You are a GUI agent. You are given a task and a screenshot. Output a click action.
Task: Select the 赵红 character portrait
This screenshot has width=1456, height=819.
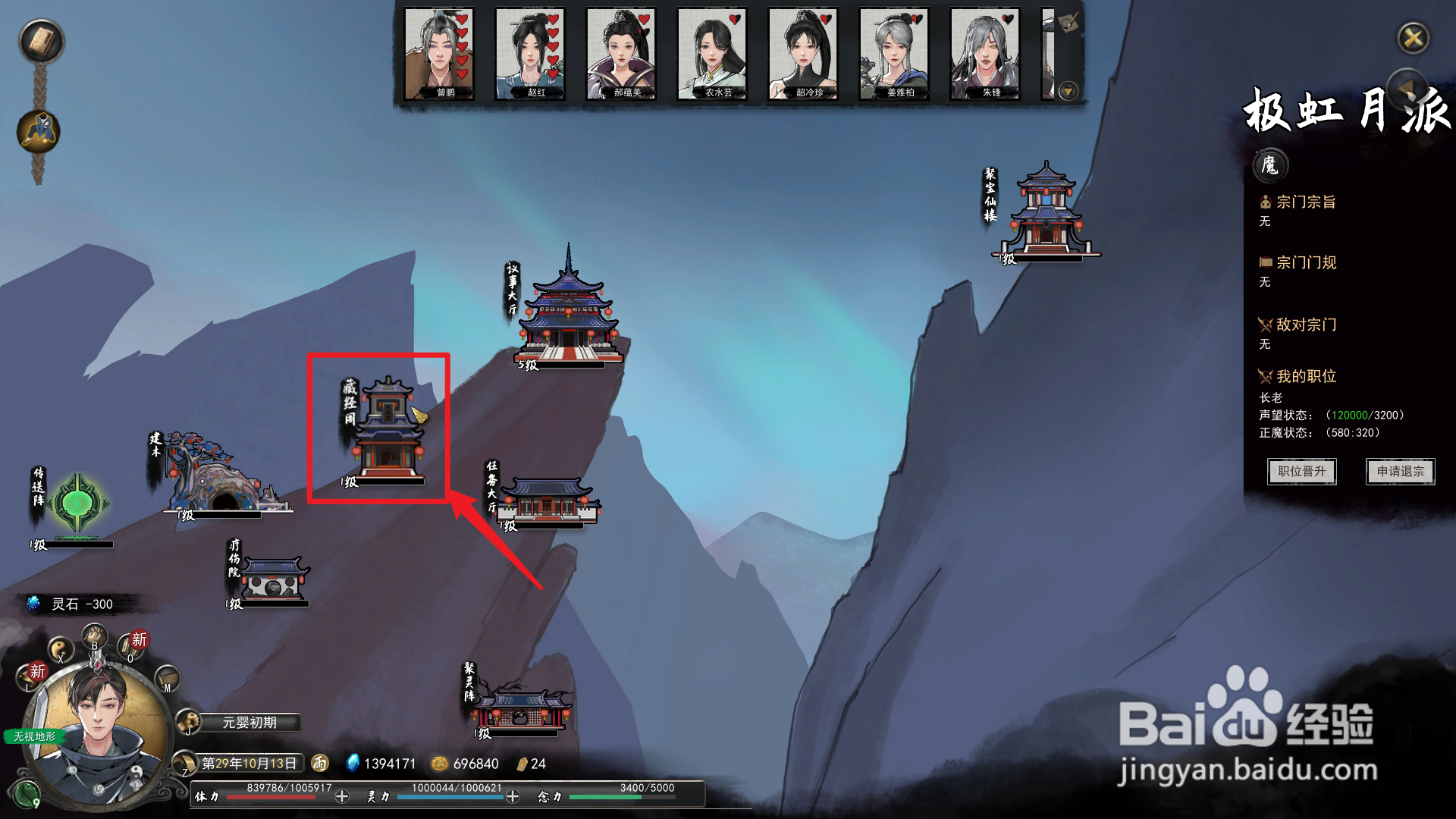point(530,55)
